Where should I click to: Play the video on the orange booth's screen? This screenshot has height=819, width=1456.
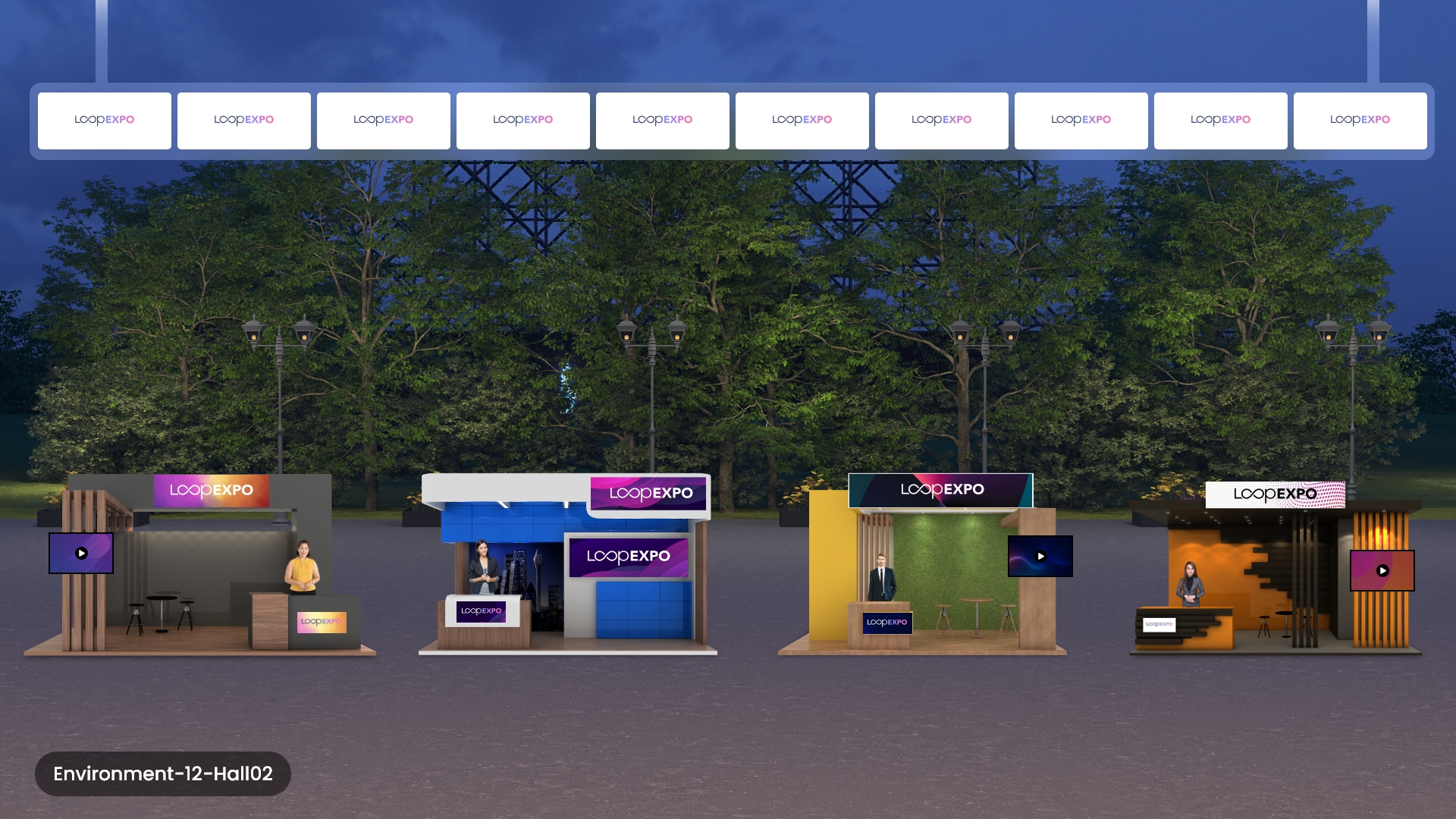tap(1382, 571)
